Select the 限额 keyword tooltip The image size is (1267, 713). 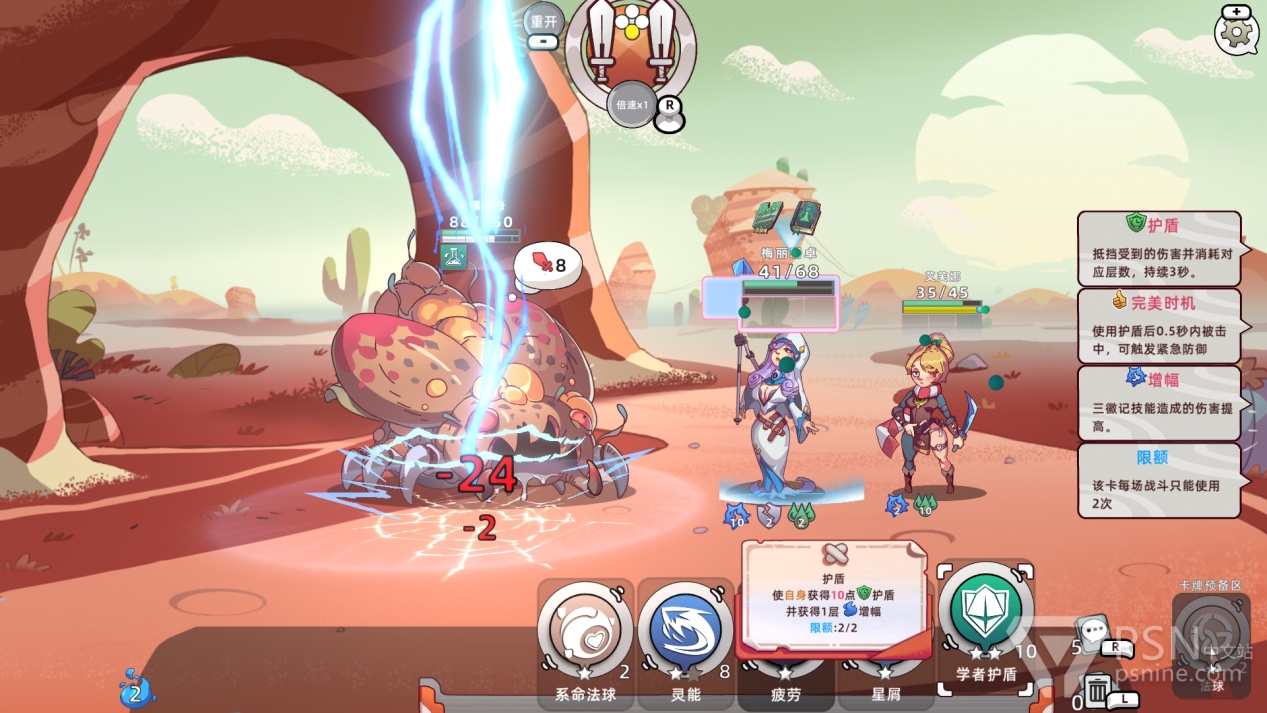point(1158,480)
